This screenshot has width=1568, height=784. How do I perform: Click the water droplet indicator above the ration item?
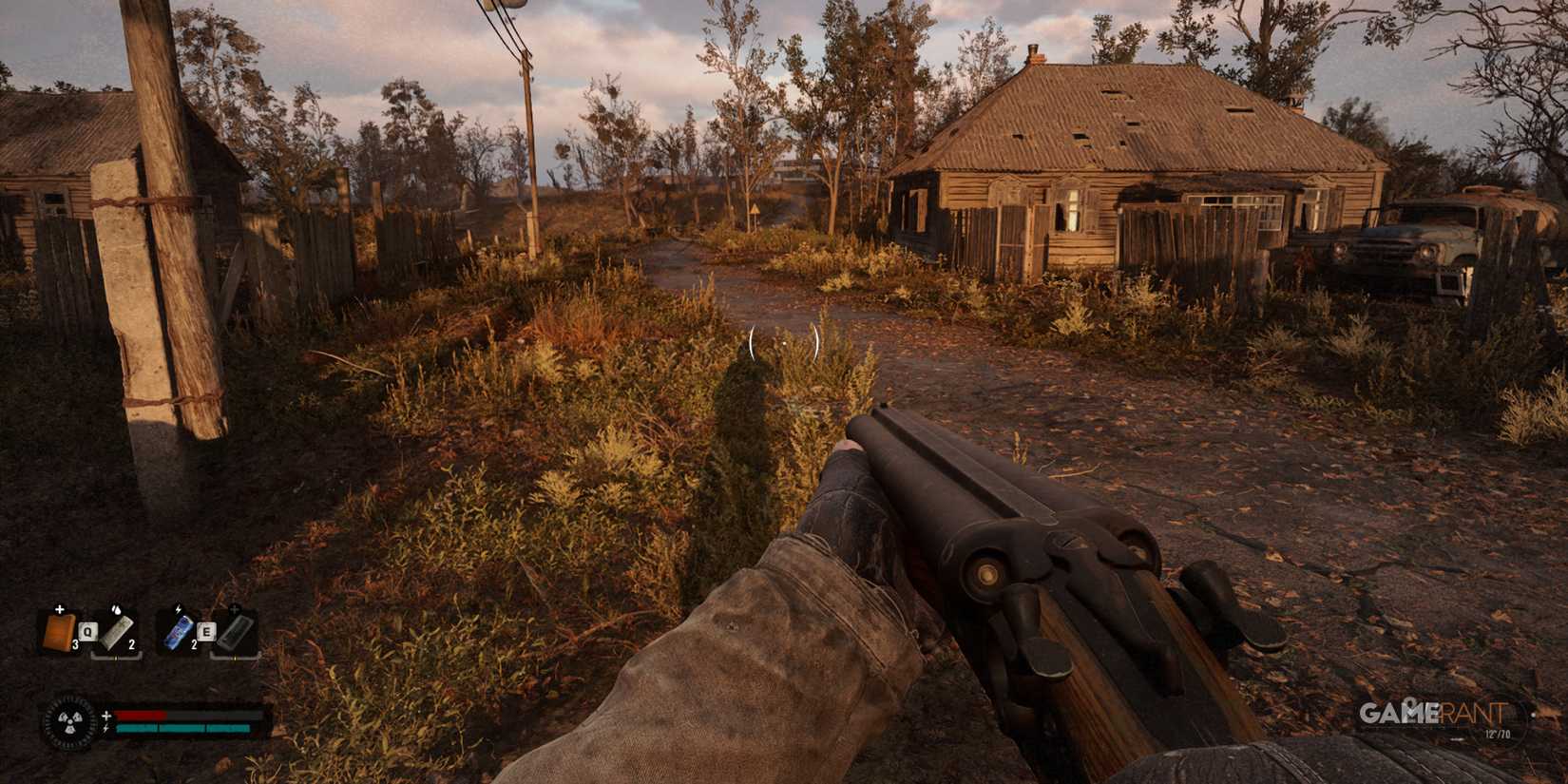[117, 610]
